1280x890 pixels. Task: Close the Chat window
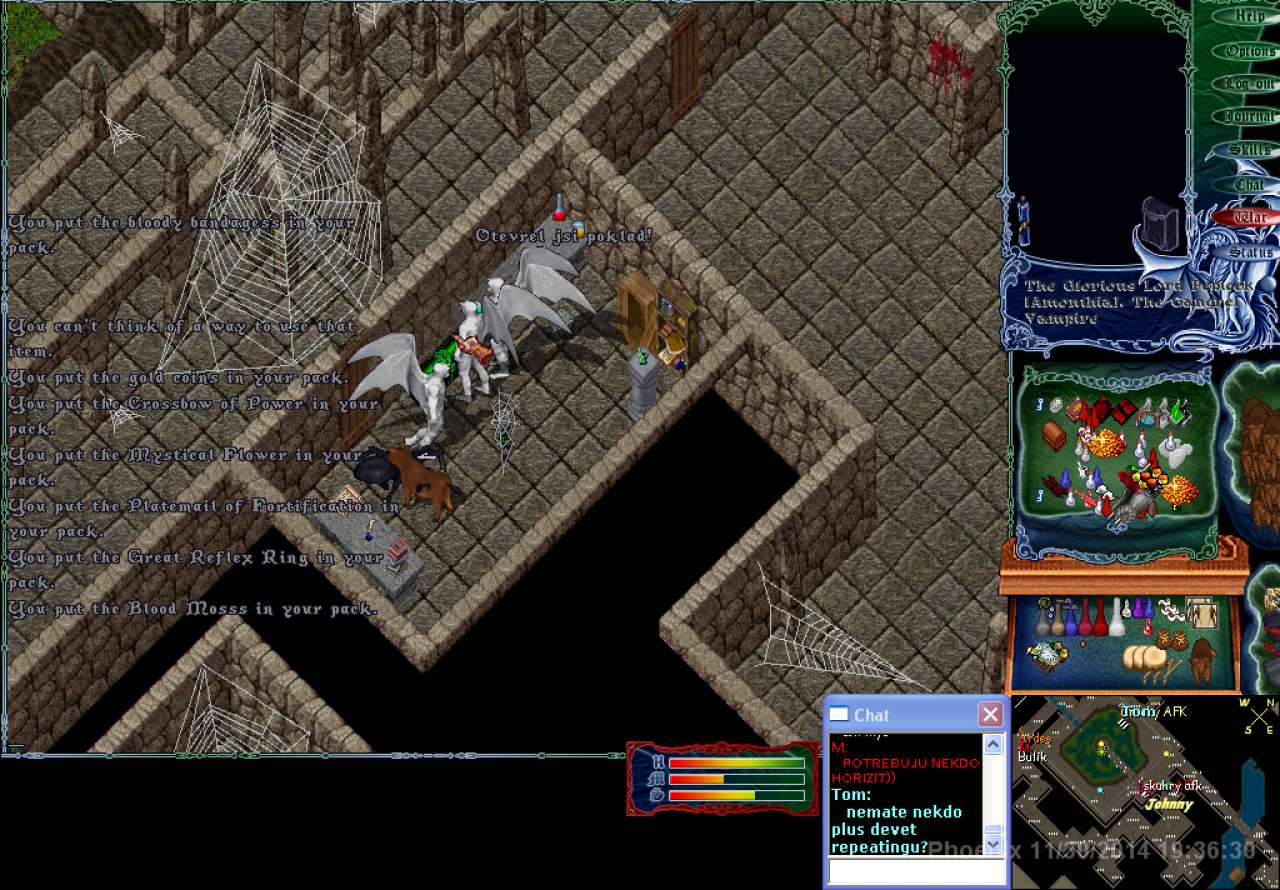(990, 714)
